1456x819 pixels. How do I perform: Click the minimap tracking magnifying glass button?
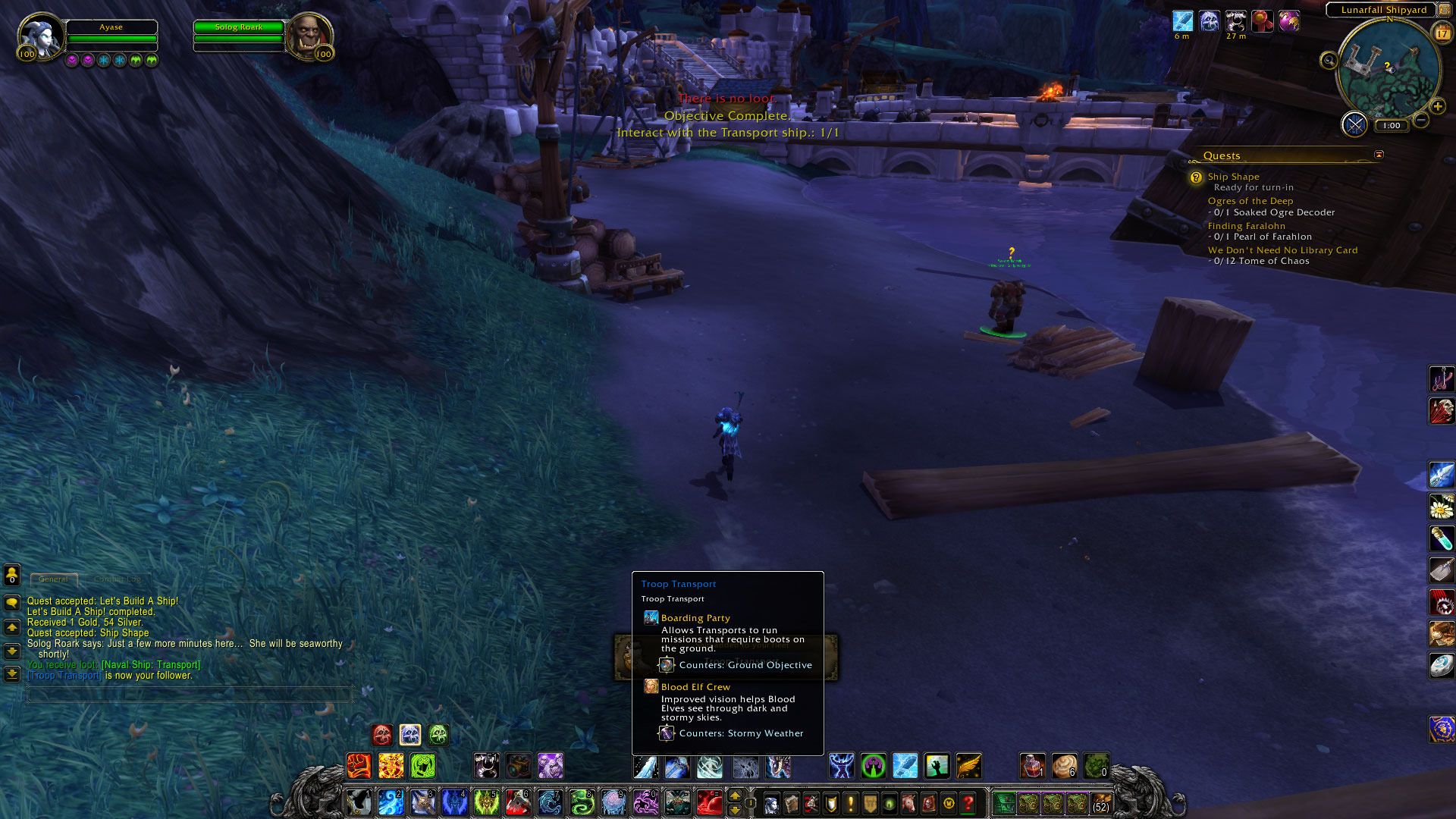click(1329, 61)
